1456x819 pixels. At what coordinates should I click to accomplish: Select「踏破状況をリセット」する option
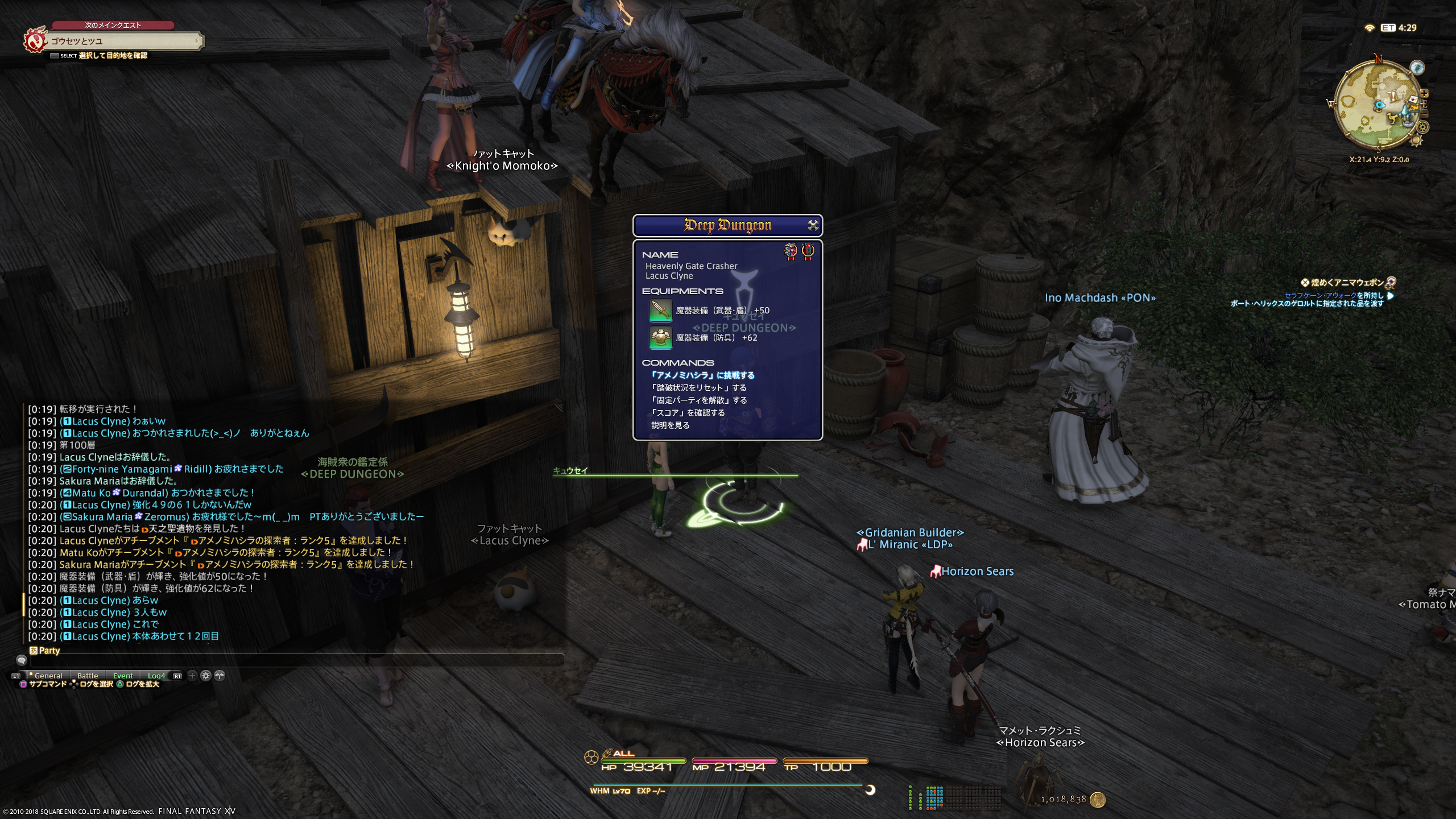[x=698, y=388]
